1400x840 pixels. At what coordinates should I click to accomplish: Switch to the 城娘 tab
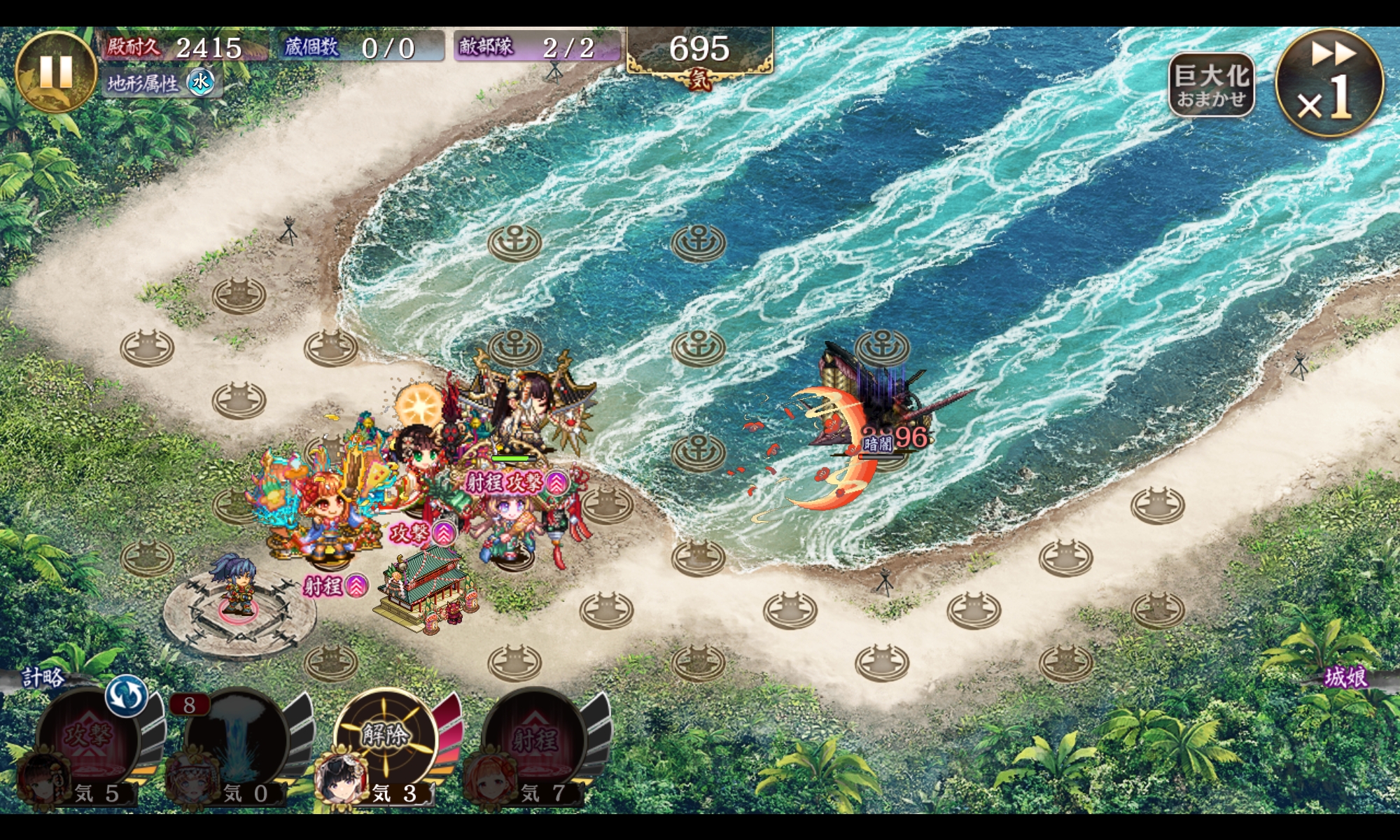pos(1345,677)
